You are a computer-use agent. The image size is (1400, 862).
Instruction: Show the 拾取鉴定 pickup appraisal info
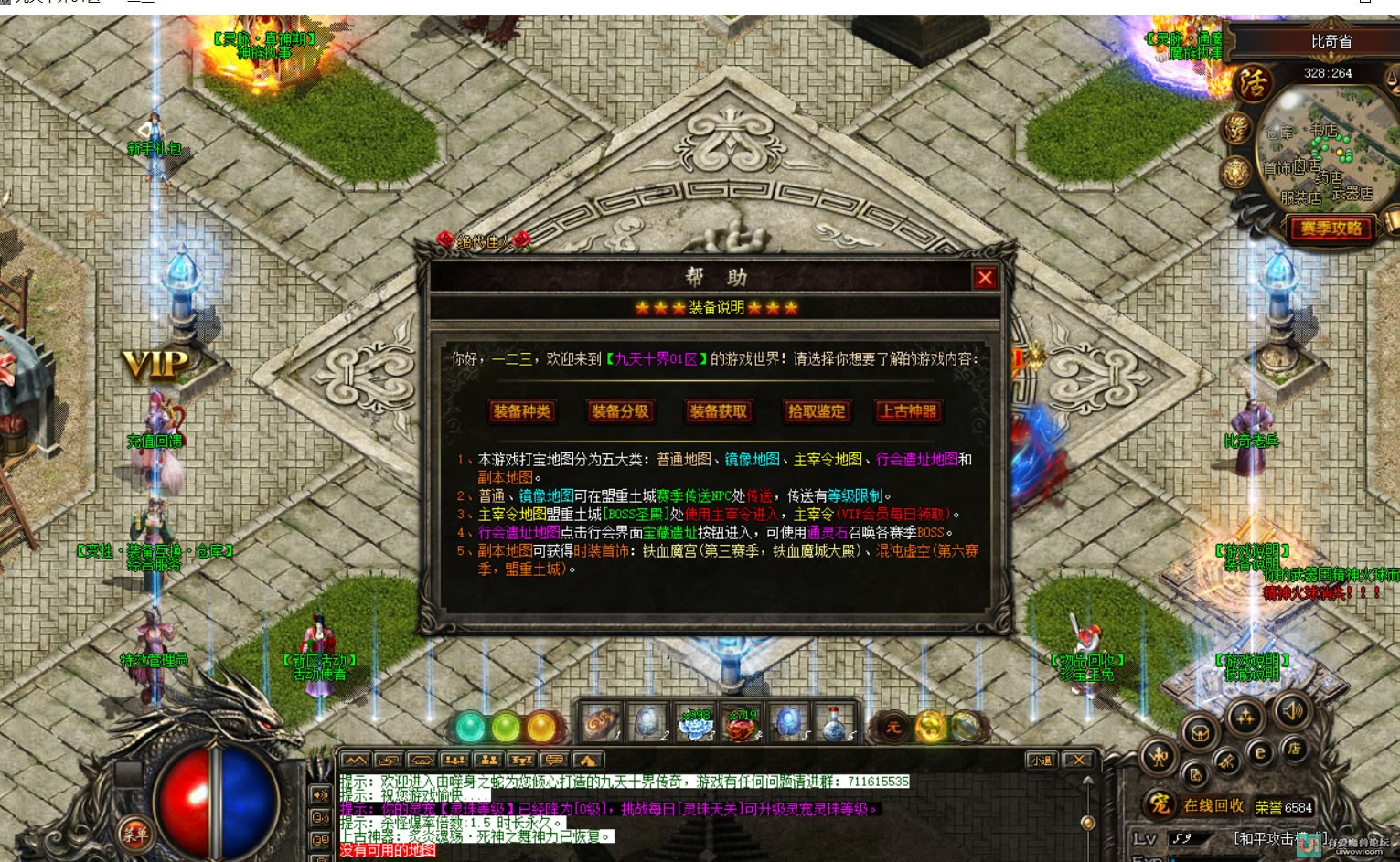[817, 411]
